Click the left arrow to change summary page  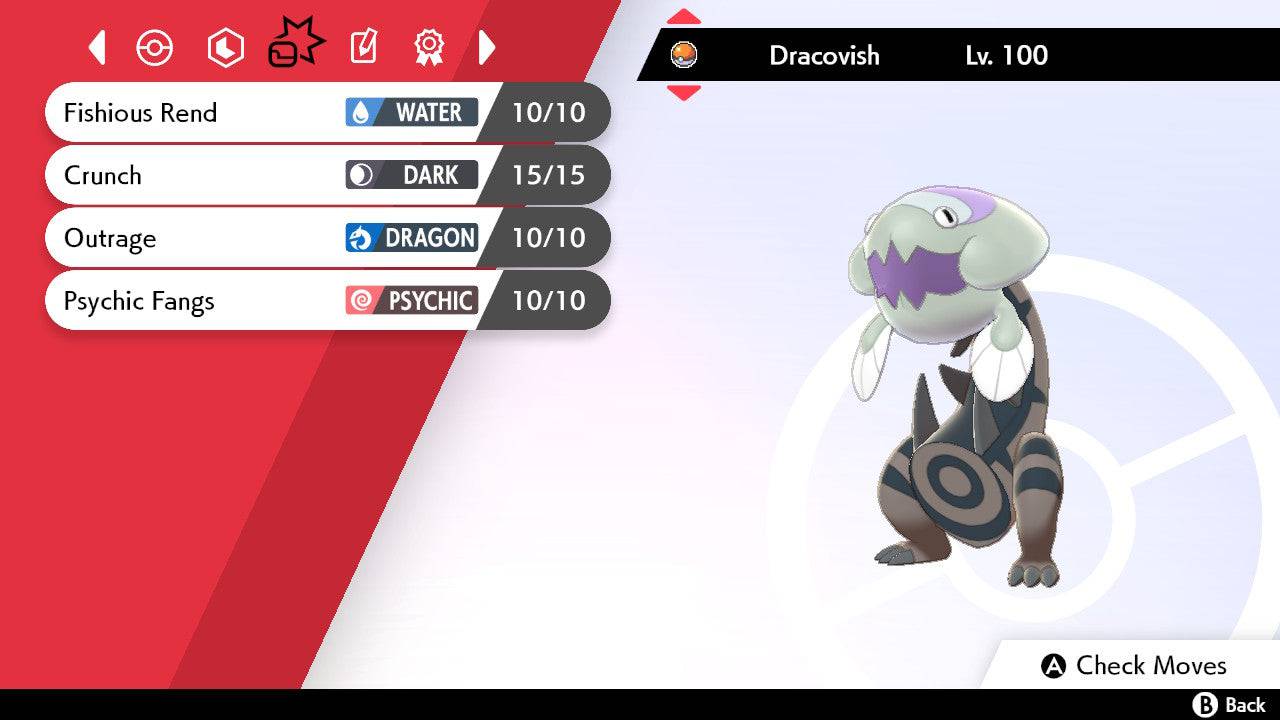point(96,47)
